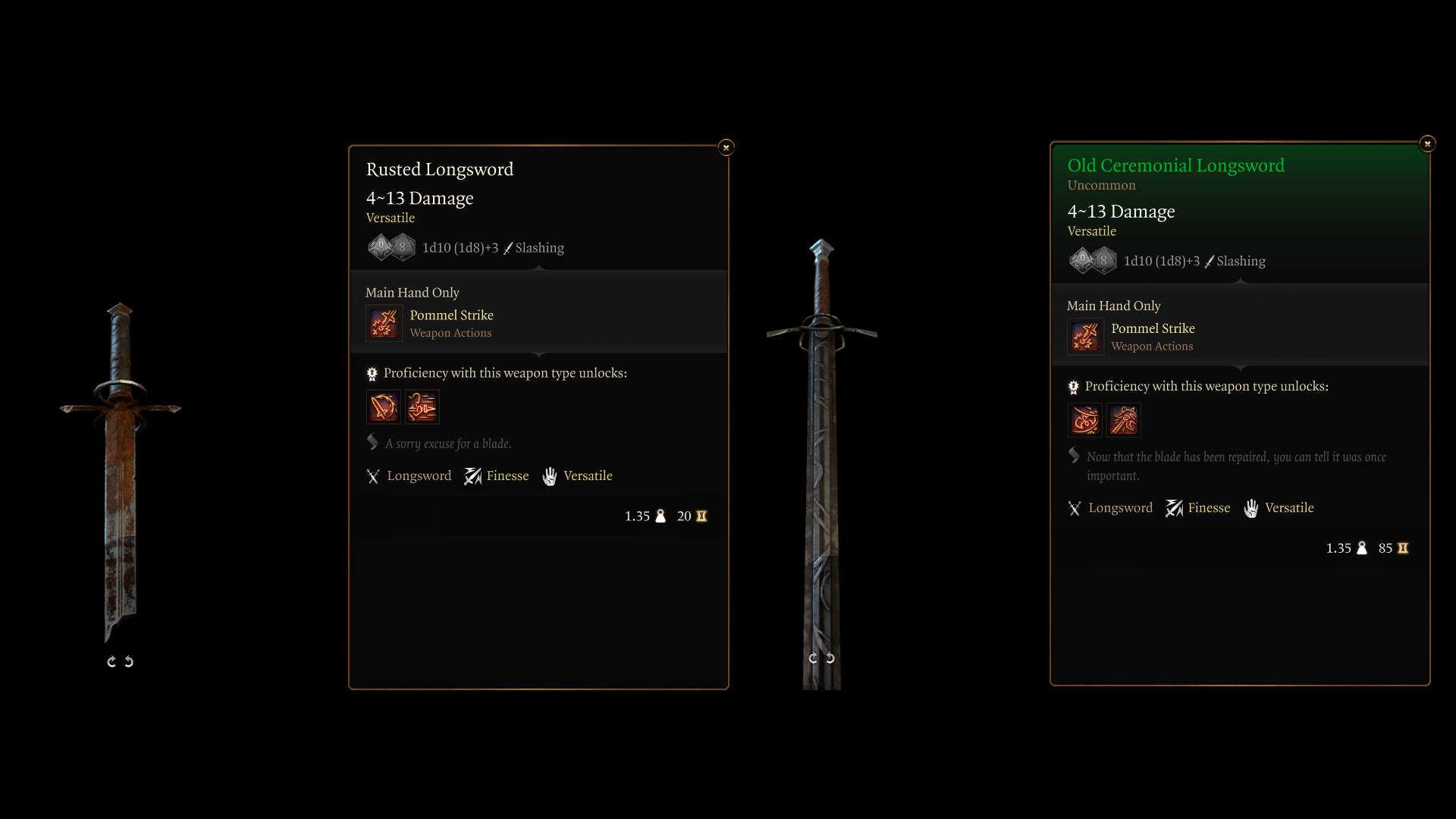This screenshot has width=1456, height=819.
Task: Rotate the Old Ceremonial Longsword model clockwise
Action: (813, 658)
